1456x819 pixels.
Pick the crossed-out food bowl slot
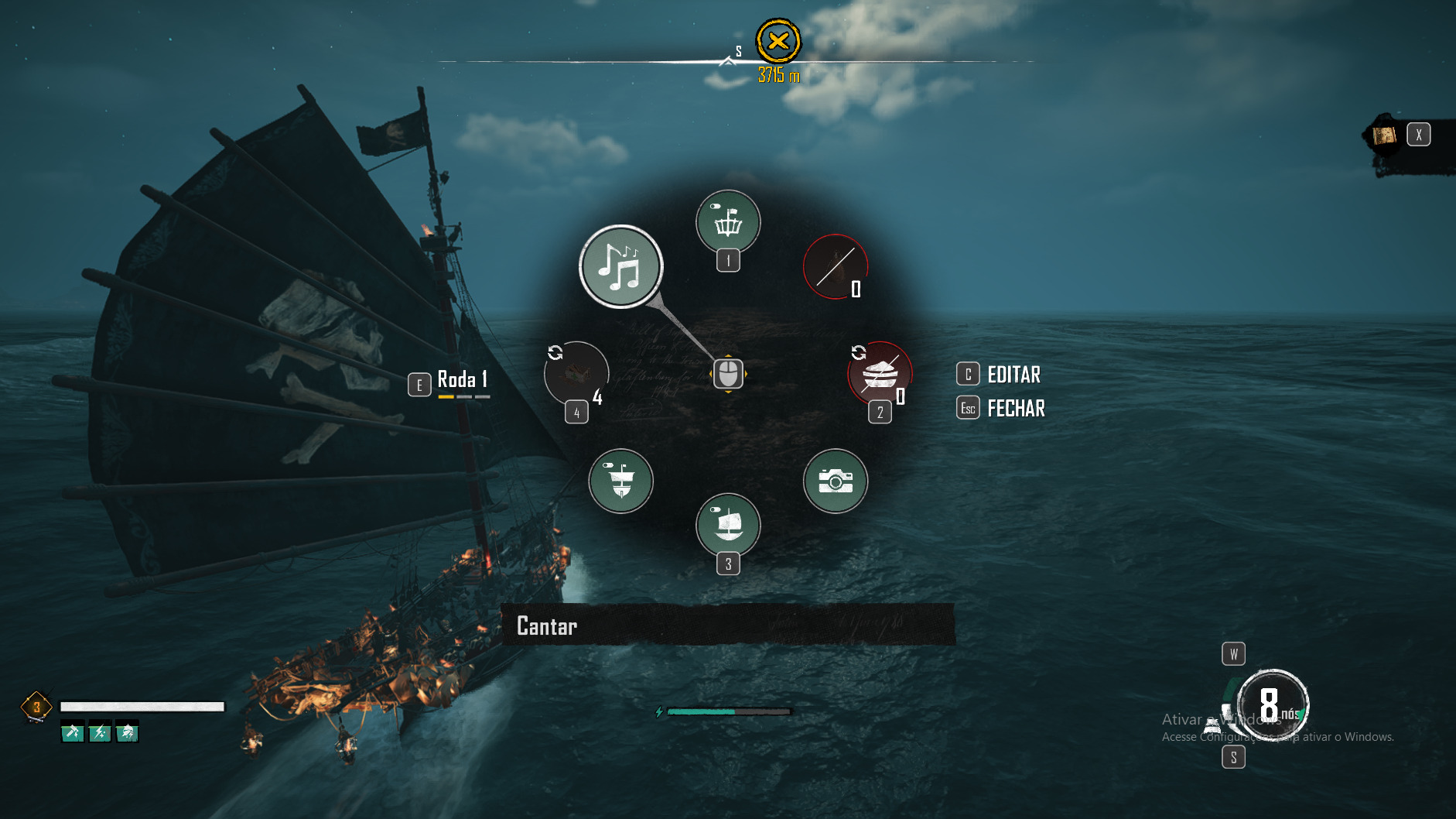880,375
